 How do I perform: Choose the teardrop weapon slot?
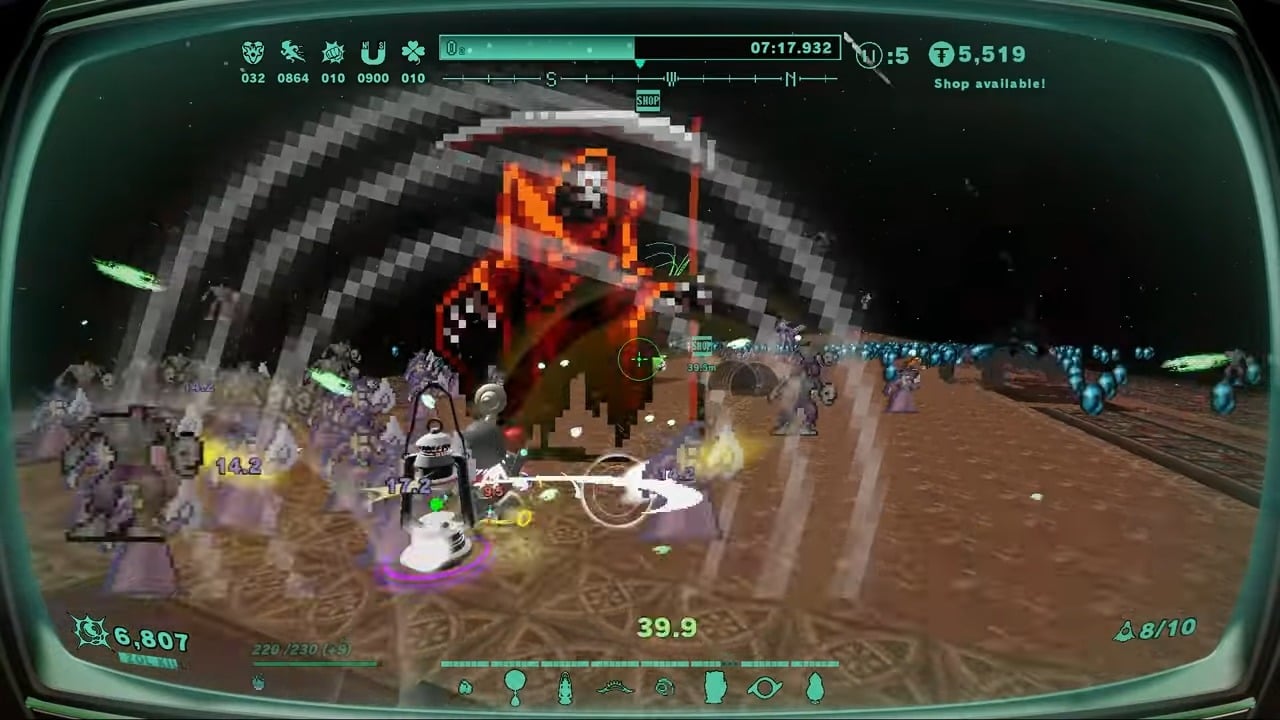pyautogui.click(x=815, y=687)
